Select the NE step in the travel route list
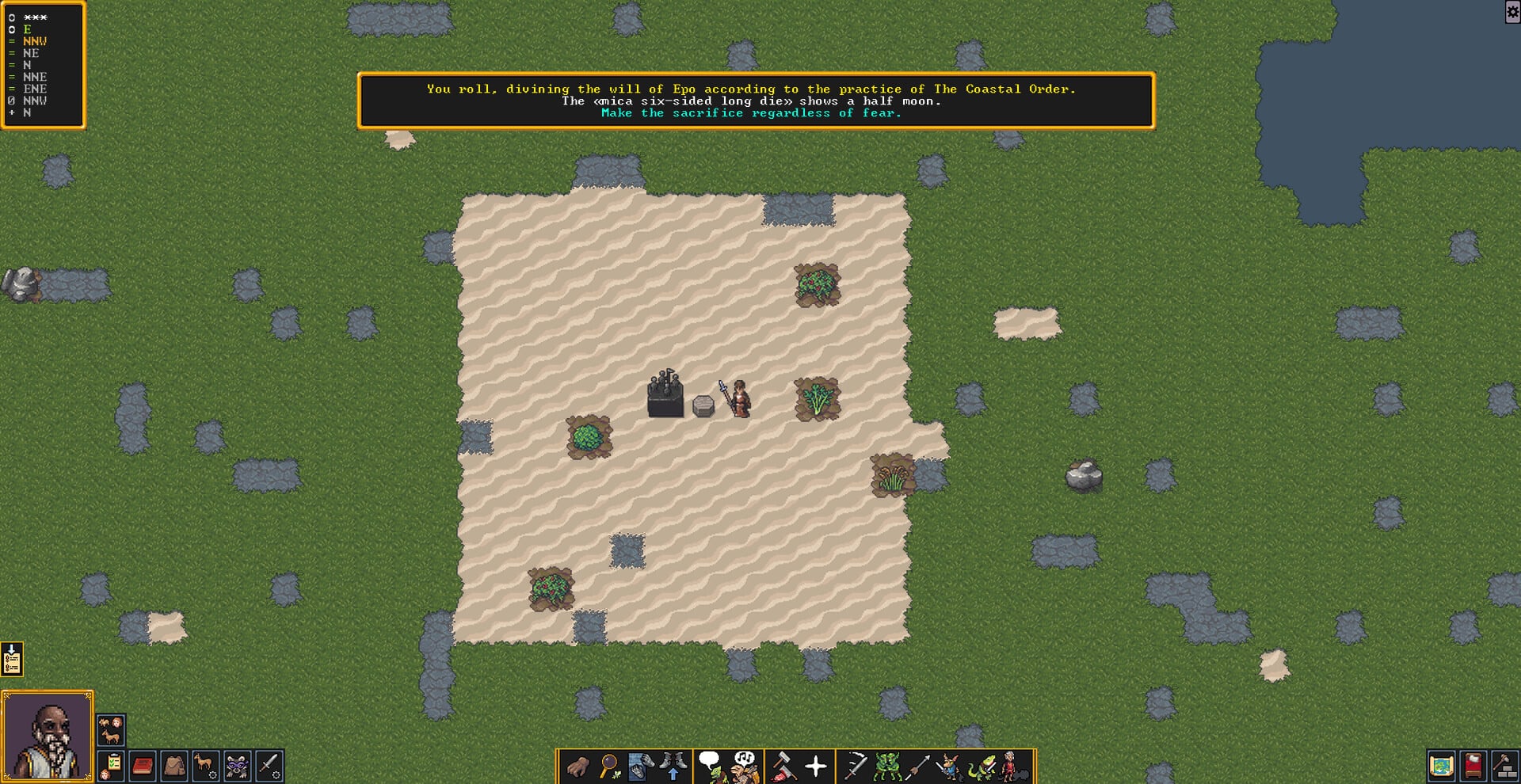 coord(30,53)
